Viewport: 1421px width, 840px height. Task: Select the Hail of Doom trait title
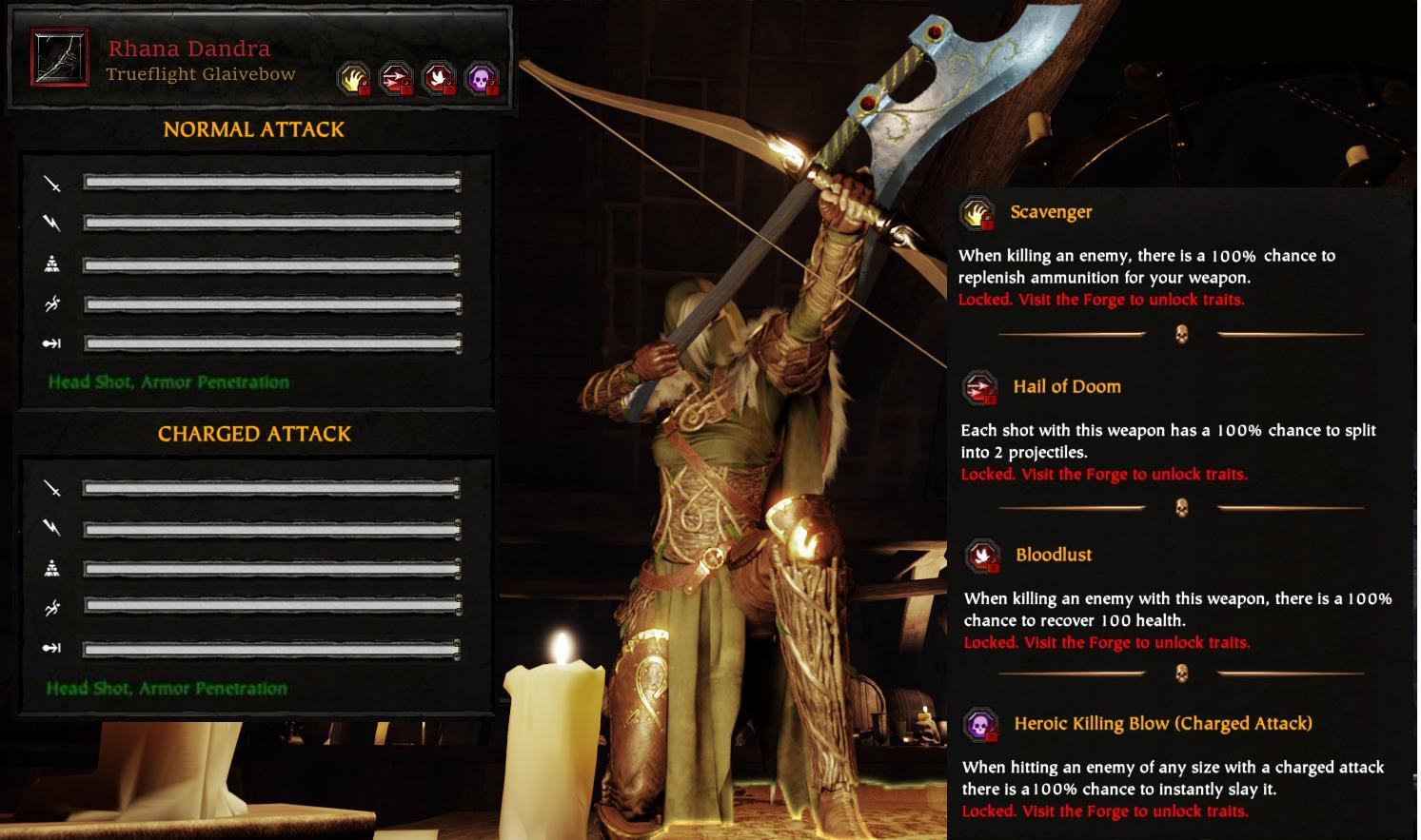(1067, 386)
